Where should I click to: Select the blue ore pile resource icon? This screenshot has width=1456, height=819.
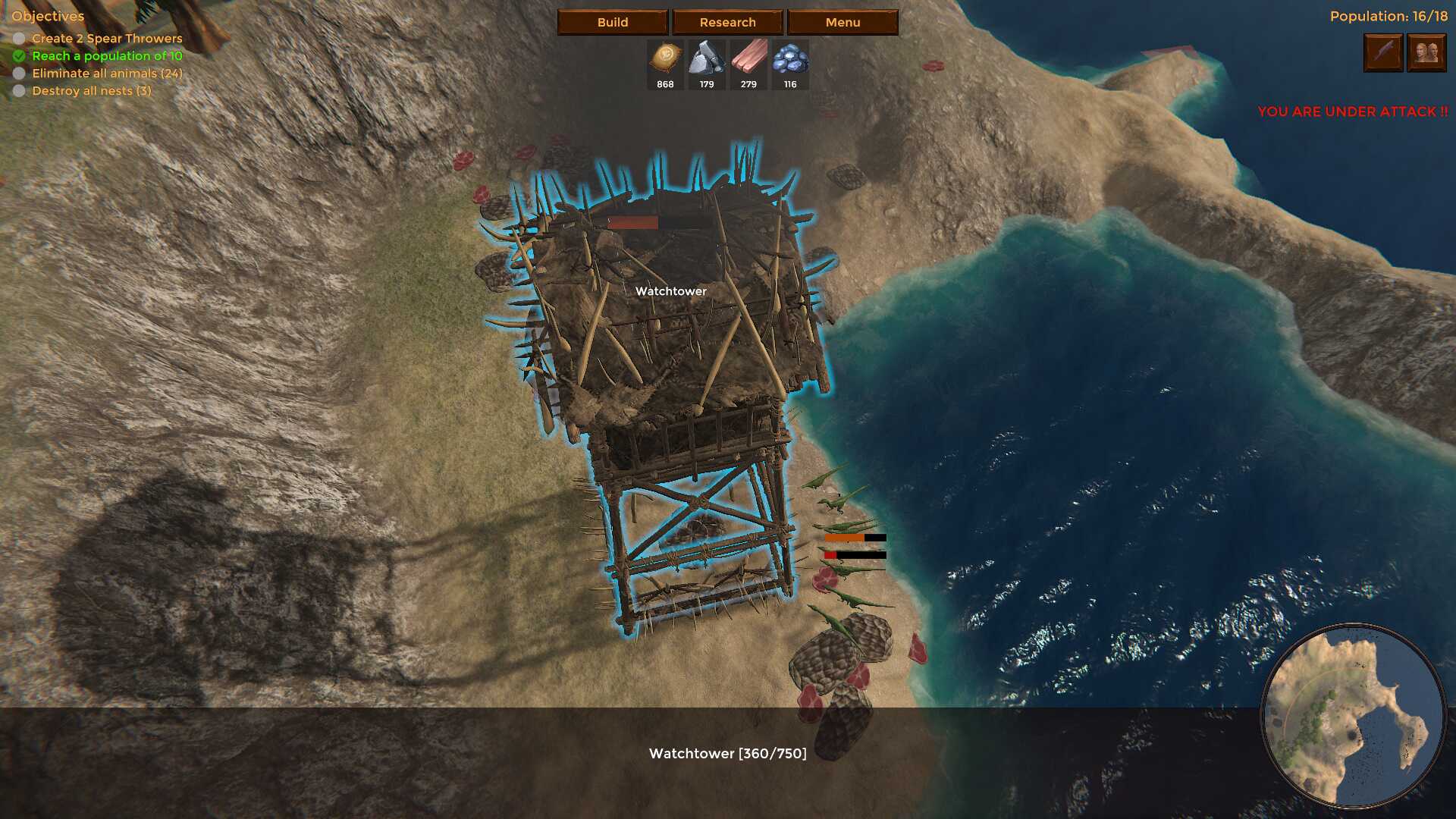pos(790,58)
